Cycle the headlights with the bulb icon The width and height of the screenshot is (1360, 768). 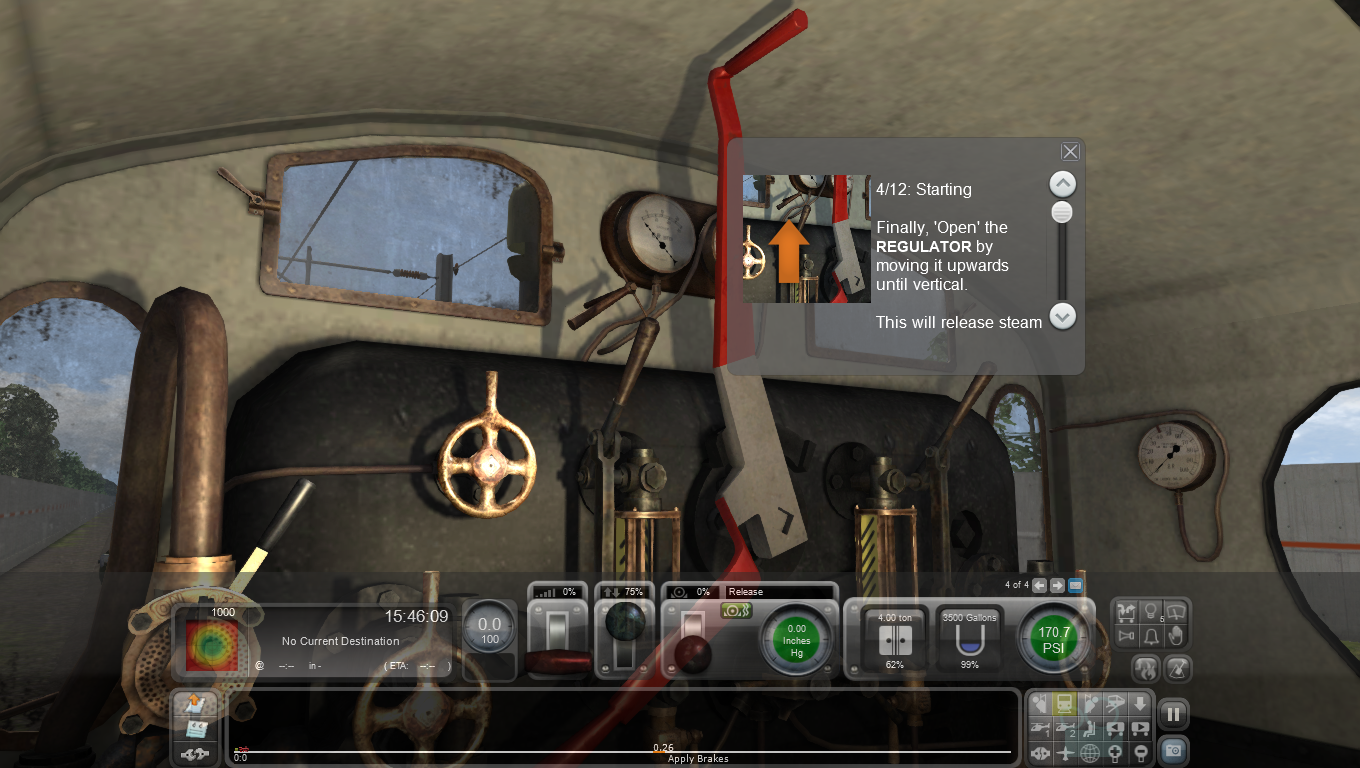(1150, 610)
